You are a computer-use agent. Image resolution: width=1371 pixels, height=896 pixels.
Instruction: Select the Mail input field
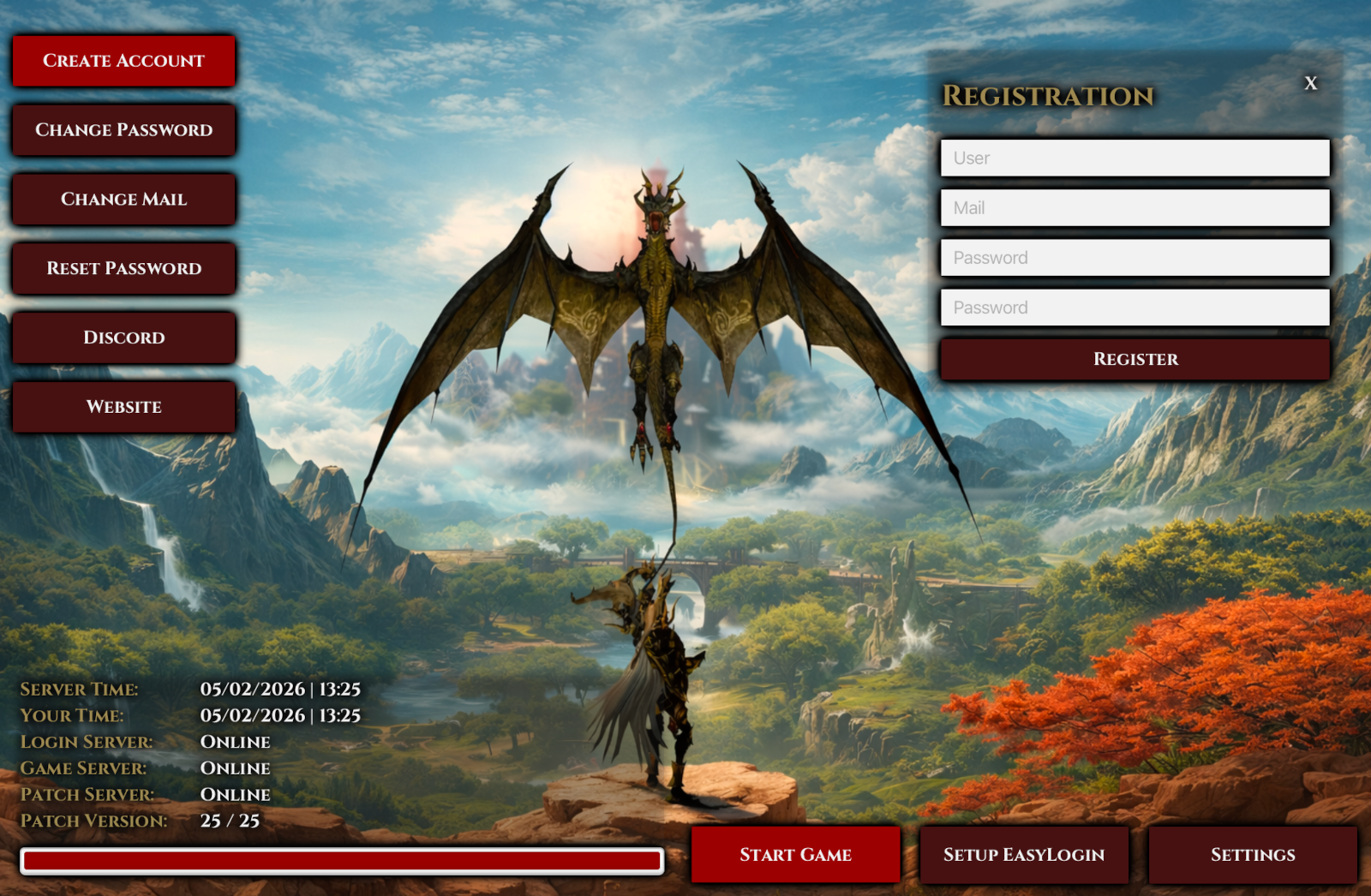point(1135,208)
